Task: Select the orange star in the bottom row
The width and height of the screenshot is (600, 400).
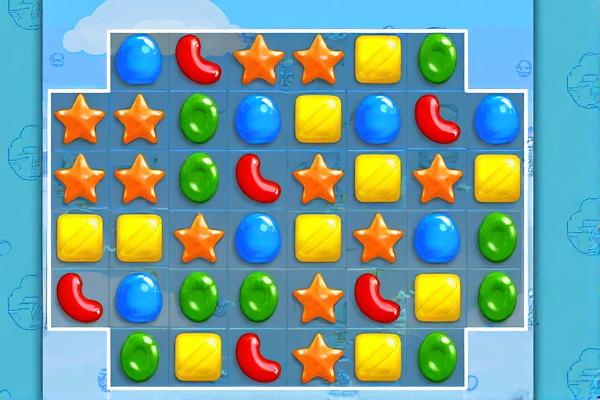Action: (318, 357)
